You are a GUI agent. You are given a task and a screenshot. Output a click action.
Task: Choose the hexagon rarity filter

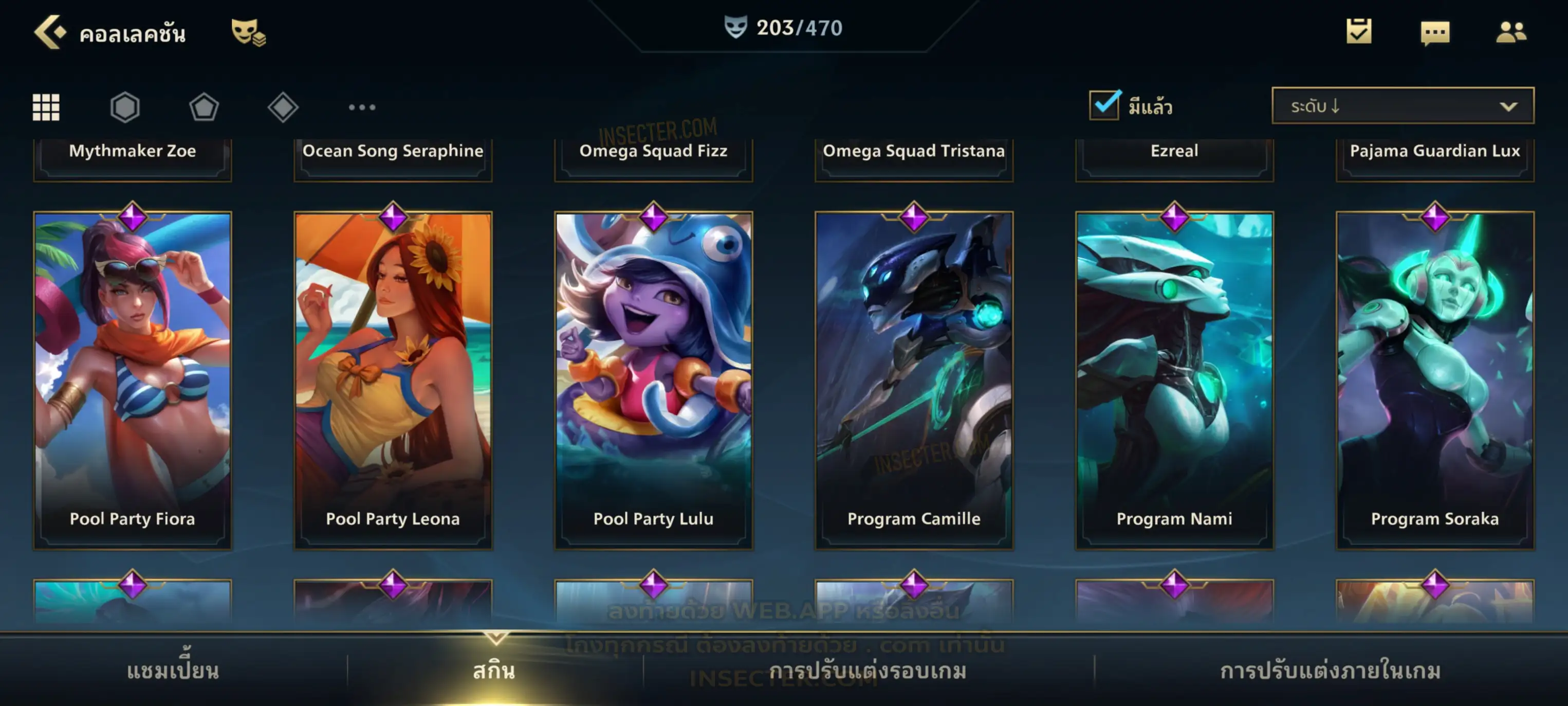point(125,107)
